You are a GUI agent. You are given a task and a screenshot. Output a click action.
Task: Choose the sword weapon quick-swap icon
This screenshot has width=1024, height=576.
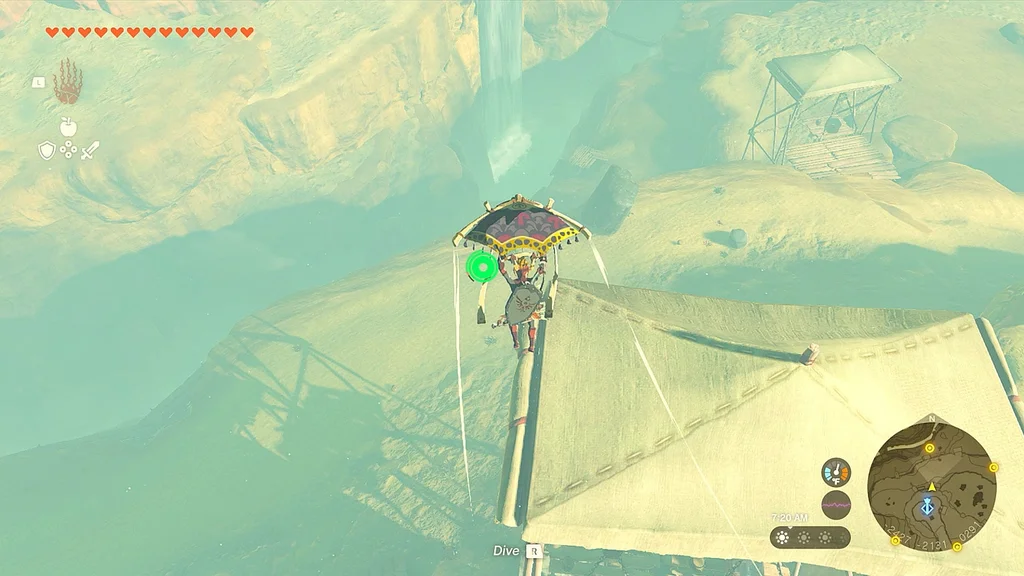coord(90,151)
